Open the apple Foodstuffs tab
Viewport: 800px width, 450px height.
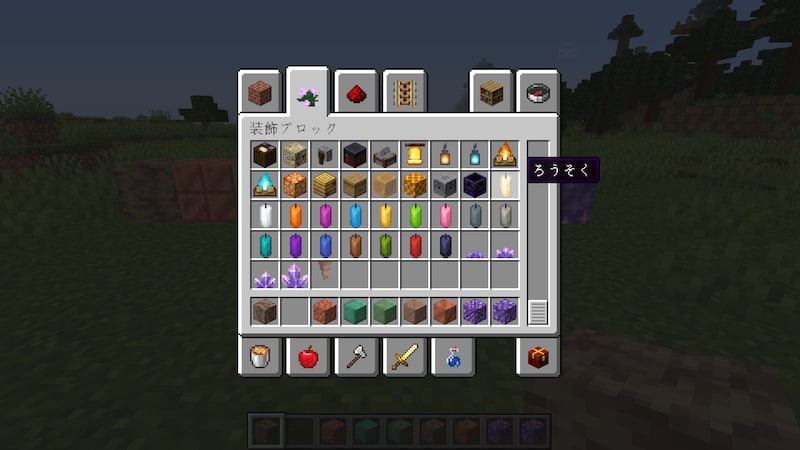pos(307,356)
